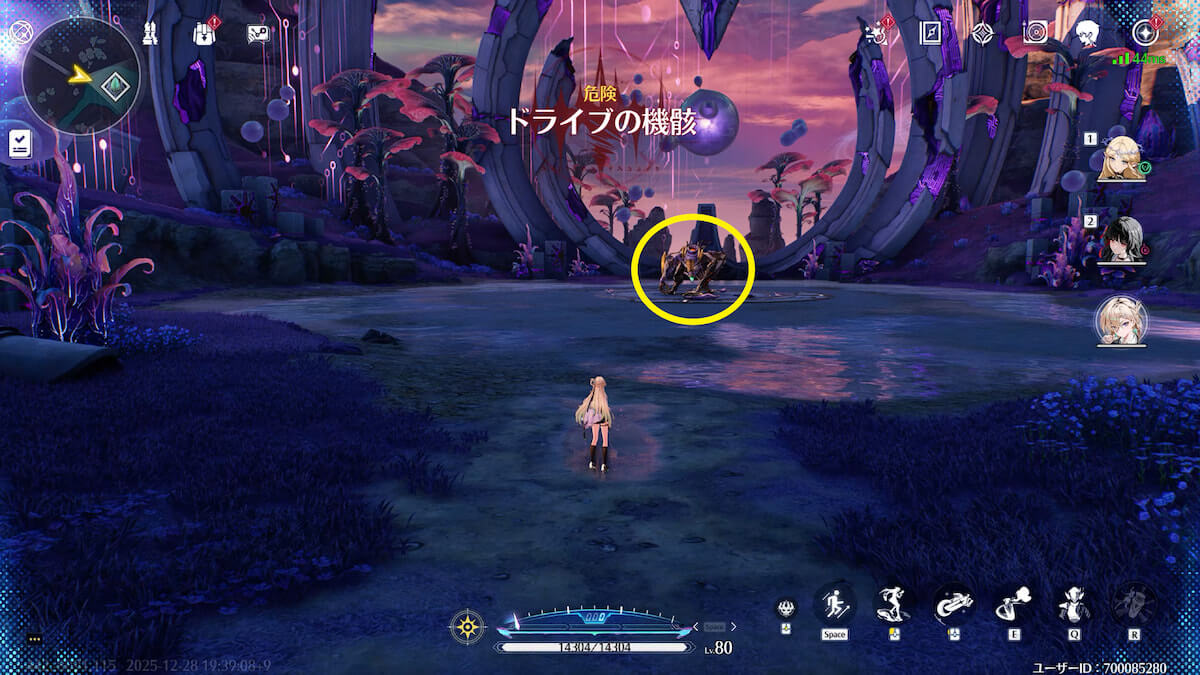The width and height of the screenshot is (1200, 675).
Task: Click the globe icon beside the minimap
Action: pyautogui.click(x=17, y=32)
